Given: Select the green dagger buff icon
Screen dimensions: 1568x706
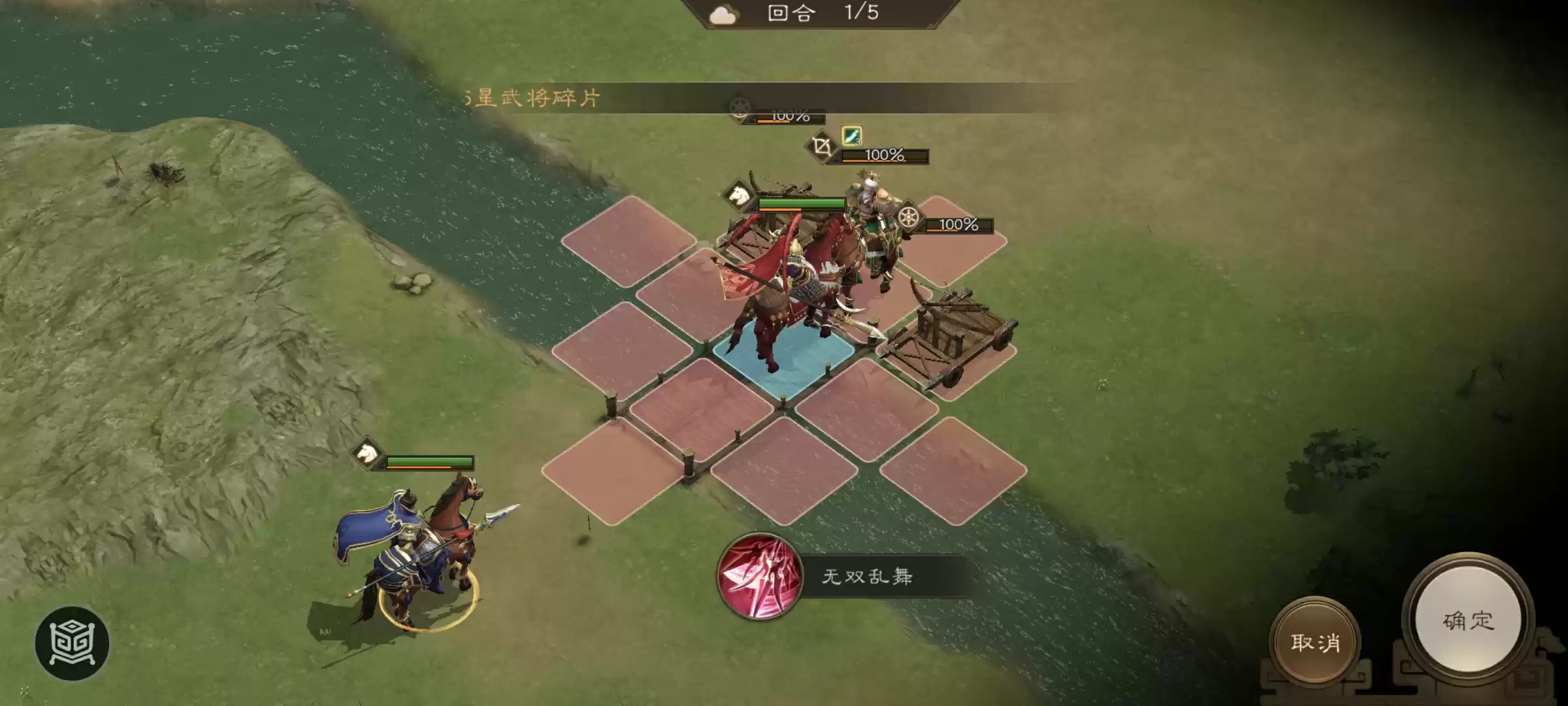Looking at the screenshot, I should click(851, 137).
